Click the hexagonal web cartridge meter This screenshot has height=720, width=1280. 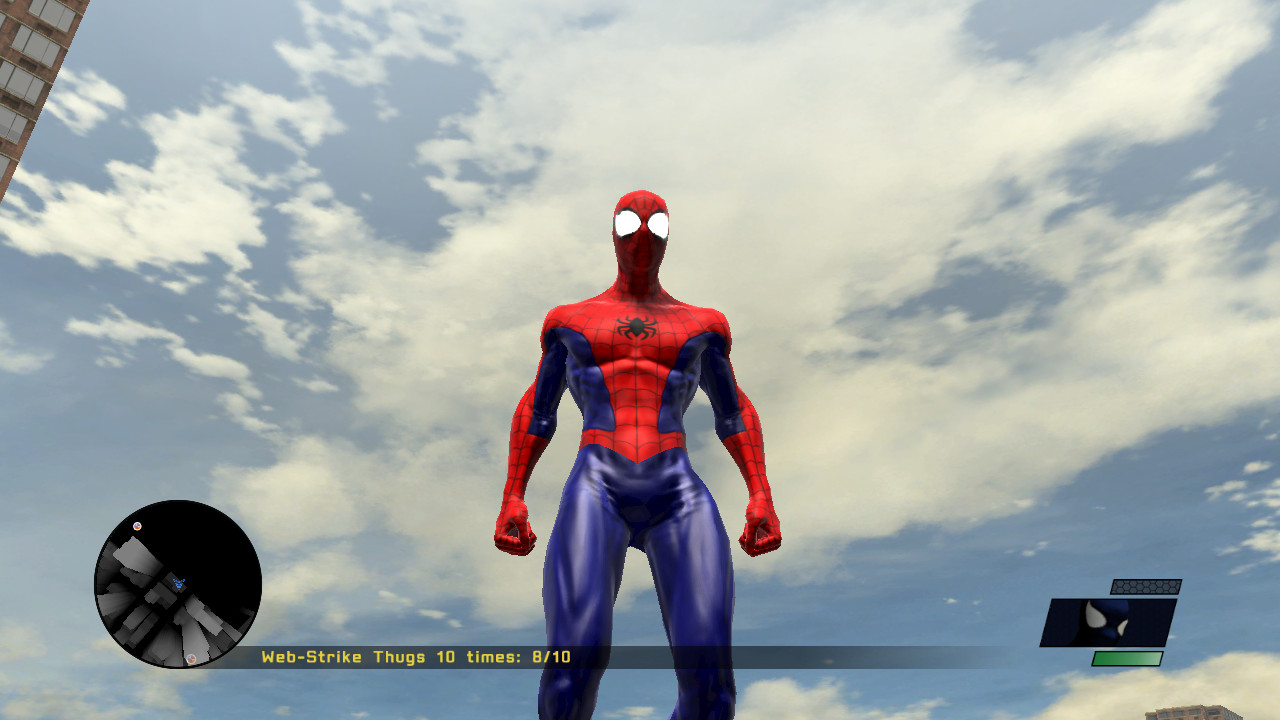pos(1146,586)
